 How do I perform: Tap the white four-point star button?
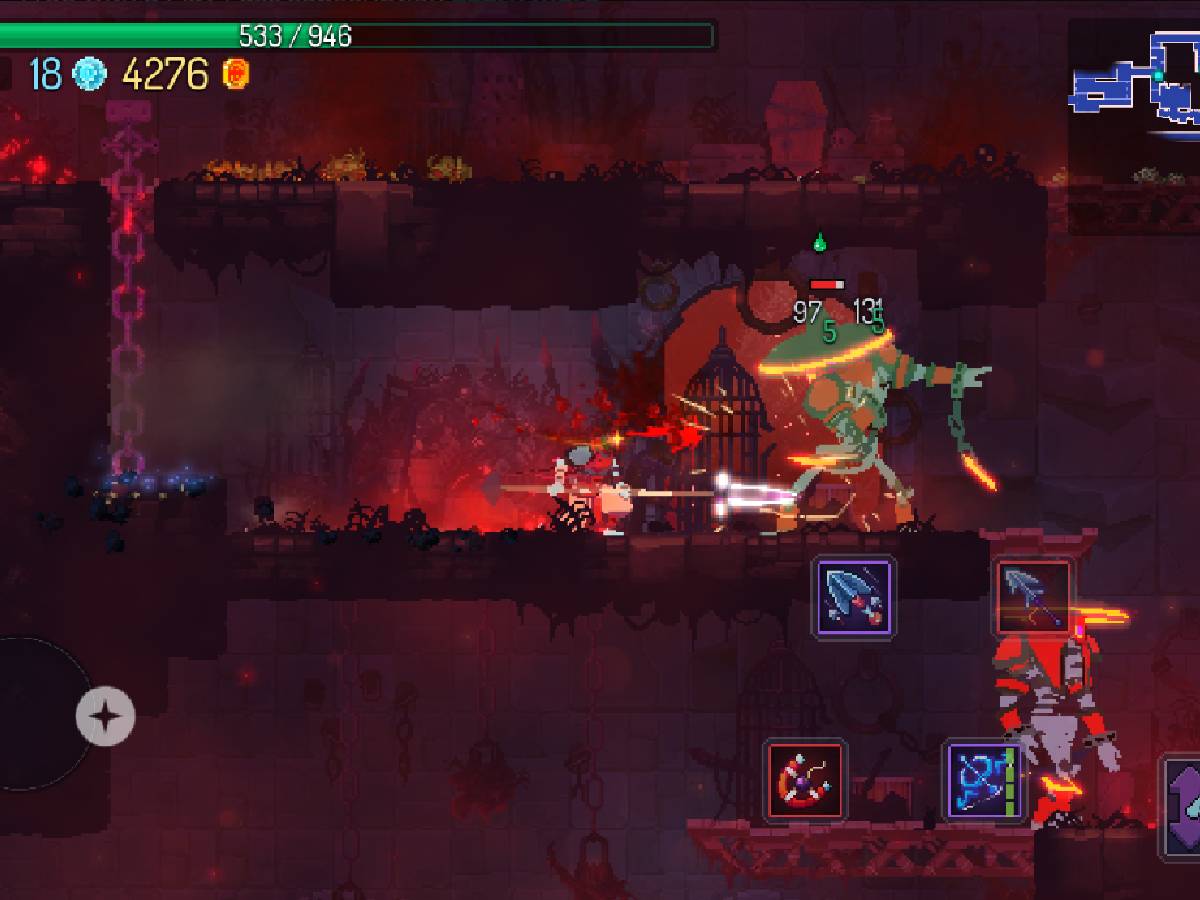pyautogui.click(x=105, y=716)
